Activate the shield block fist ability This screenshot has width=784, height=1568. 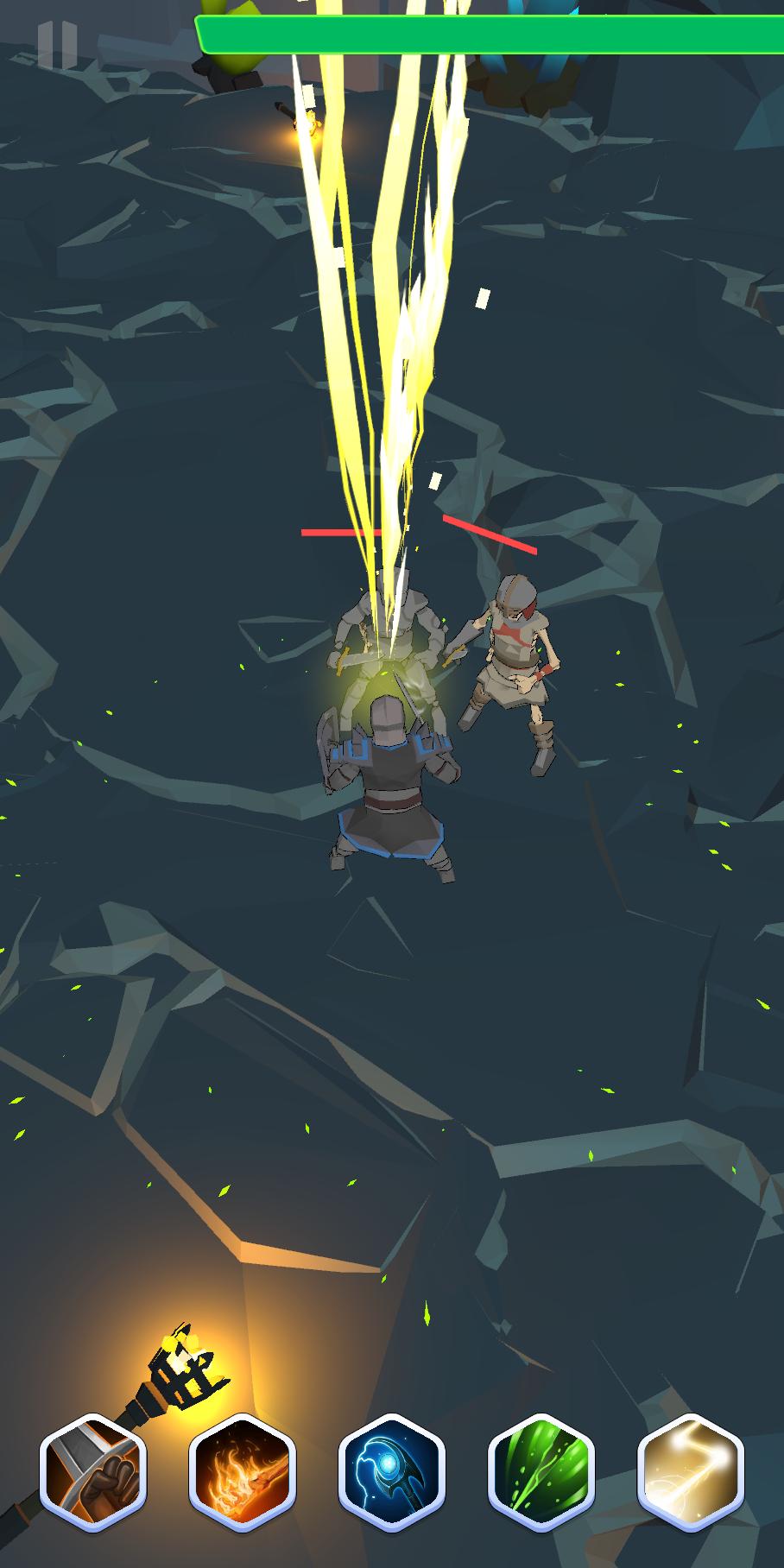[x=93, y=1472]
